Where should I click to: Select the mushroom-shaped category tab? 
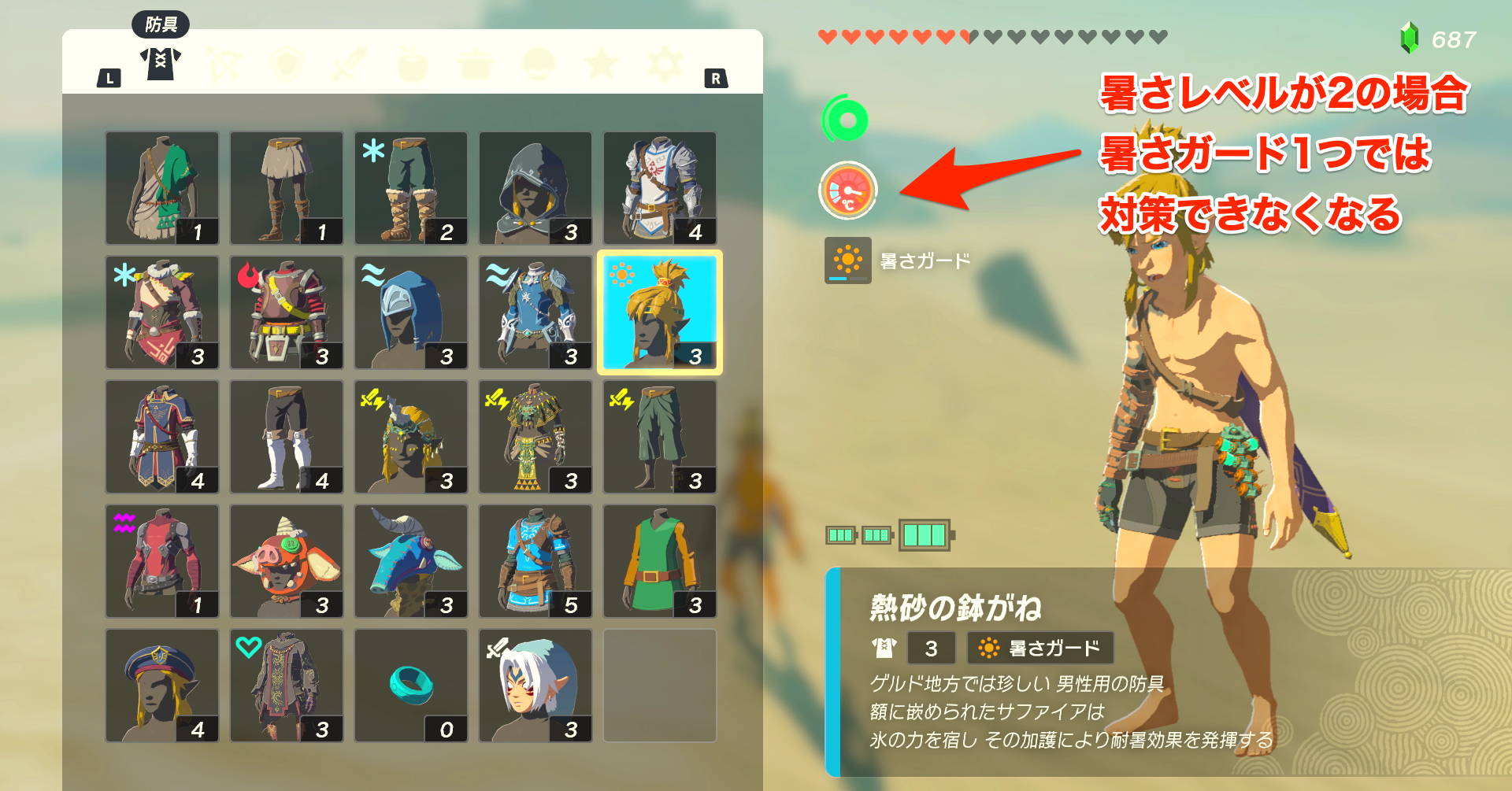pos(537,63)
